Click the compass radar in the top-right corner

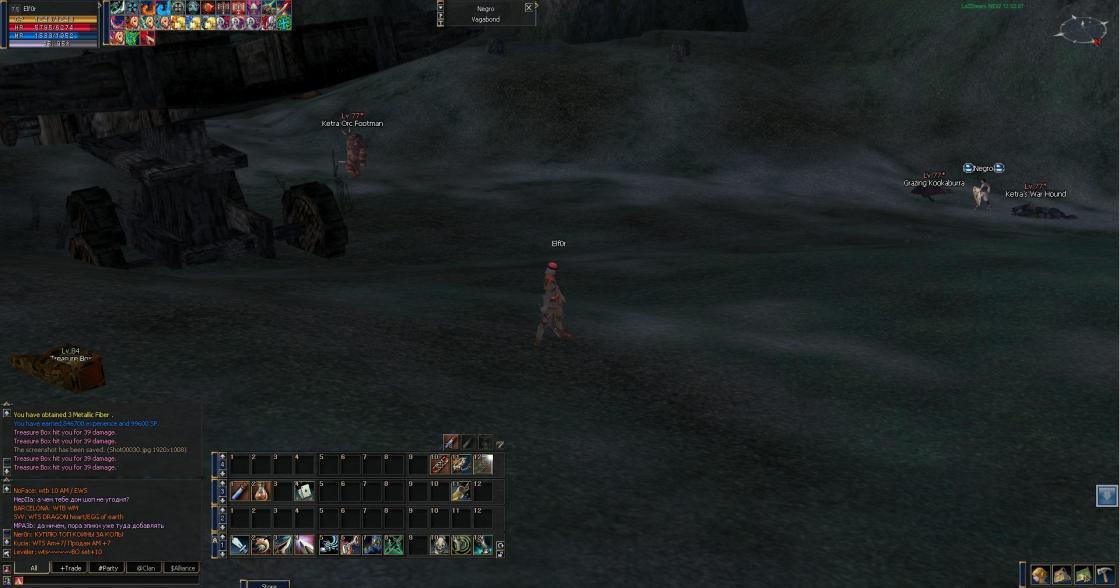1080,29
